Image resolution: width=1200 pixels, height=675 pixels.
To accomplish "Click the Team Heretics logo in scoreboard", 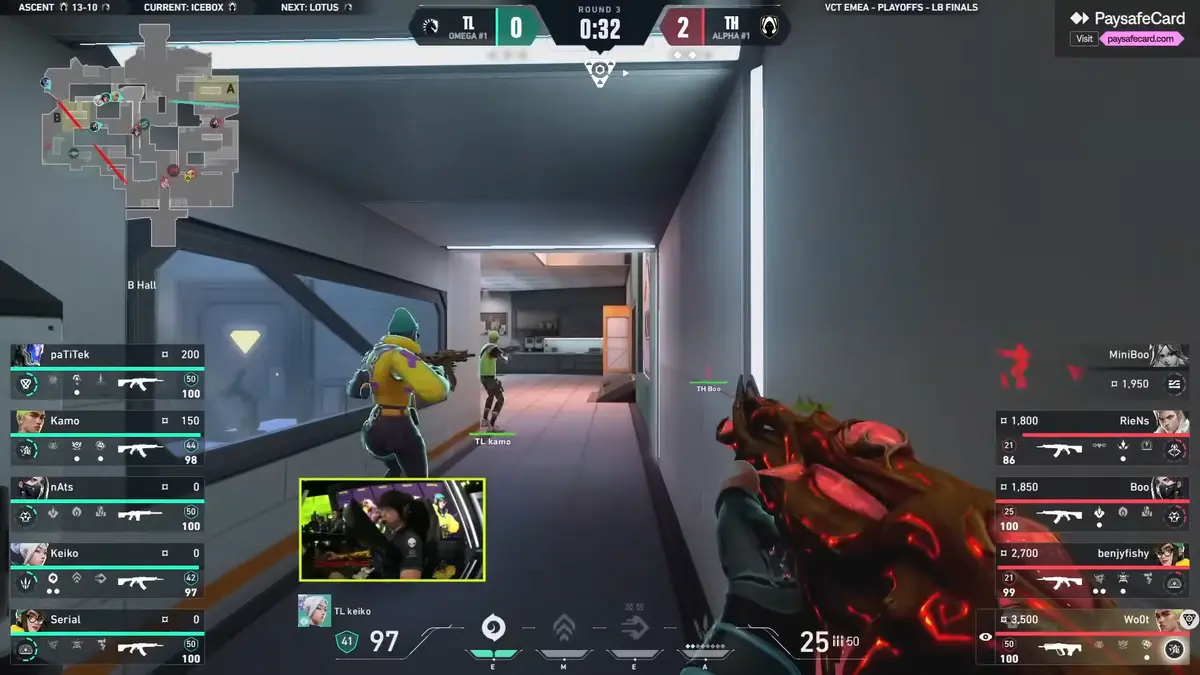I will coord(769,27).
